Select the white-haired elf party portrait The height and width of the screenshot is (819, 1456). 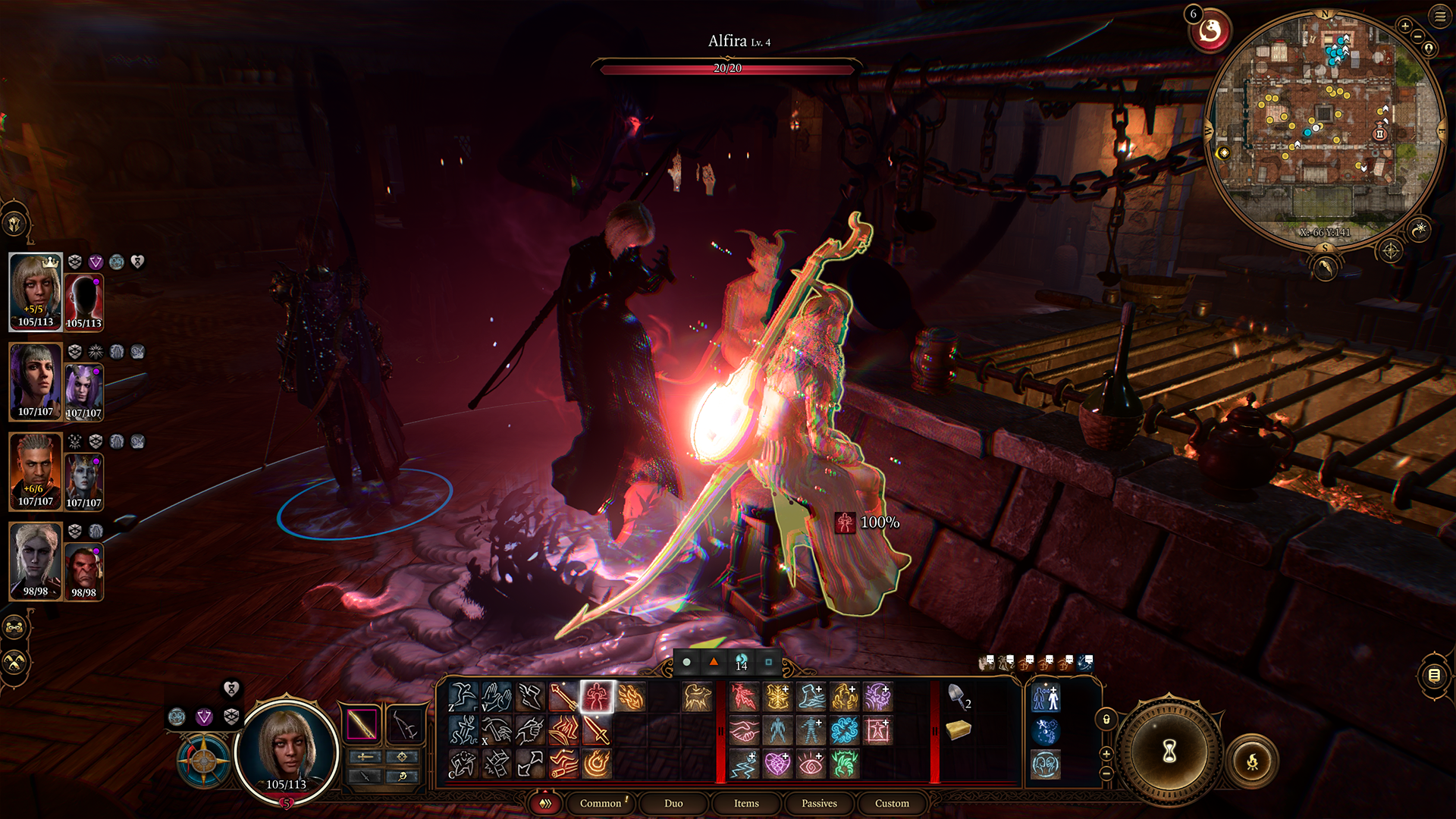[x=35, y=560]
